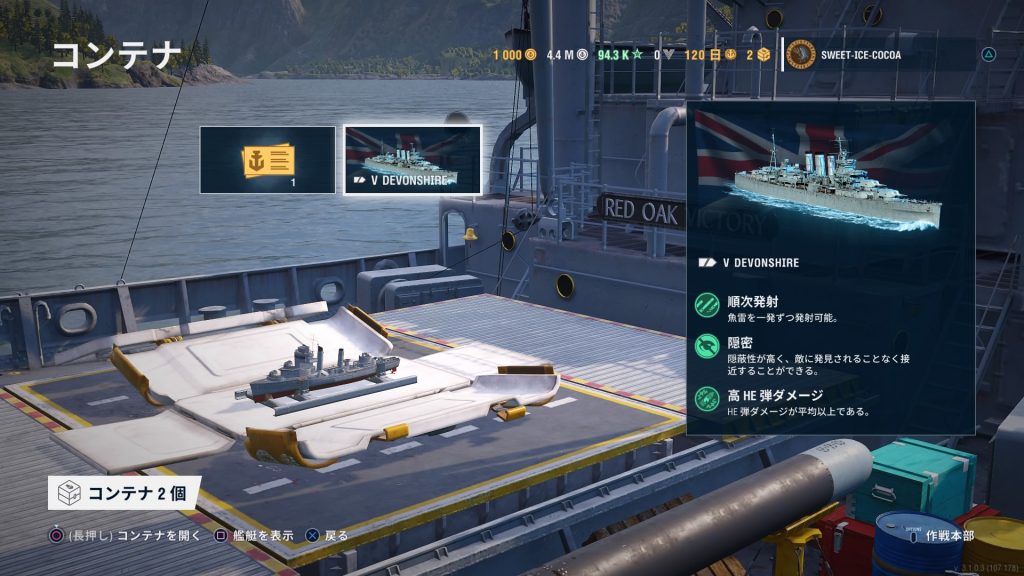Select the V Devonshire reward tile
The image size is (1024, 576).
tap(412, 159)
